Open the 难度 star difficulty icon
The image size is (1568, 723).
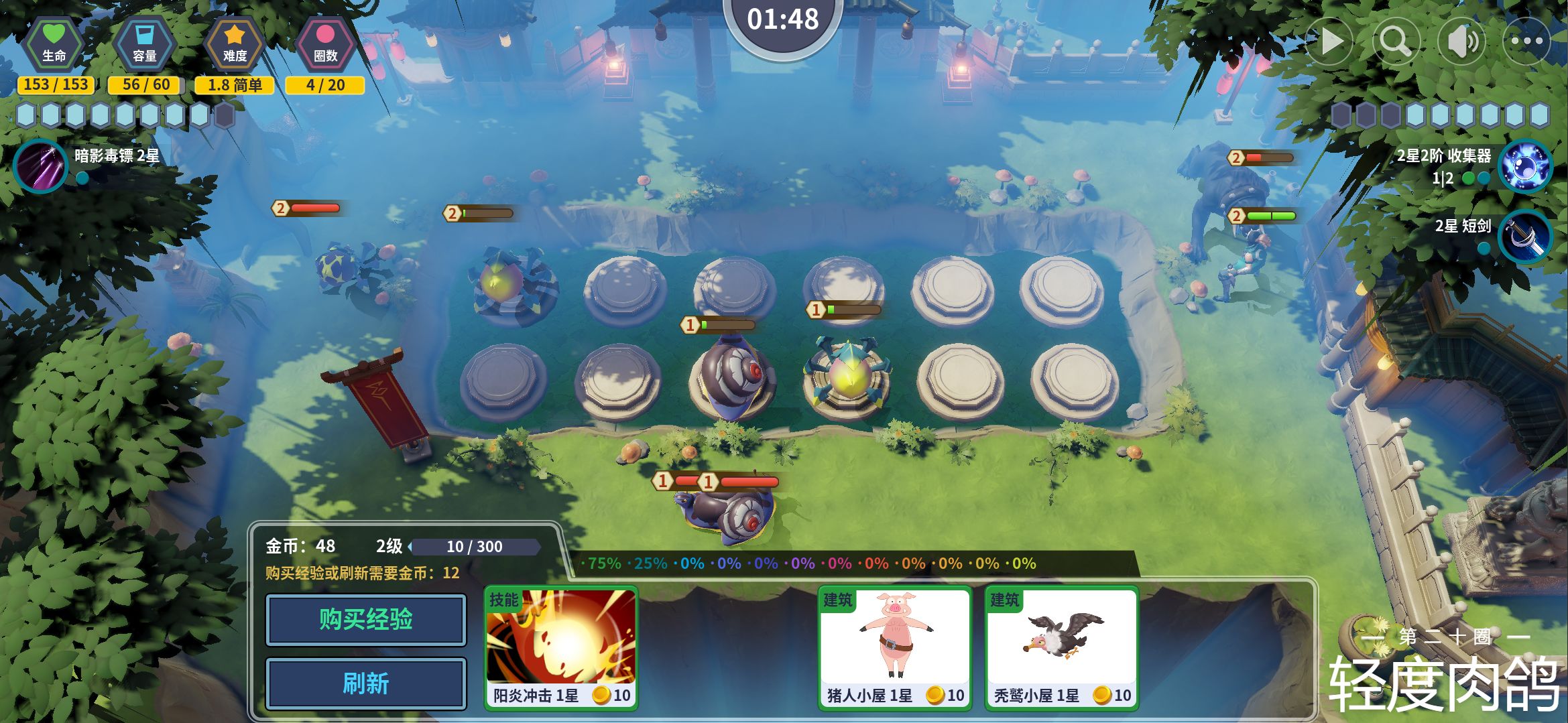coord(235,45)
